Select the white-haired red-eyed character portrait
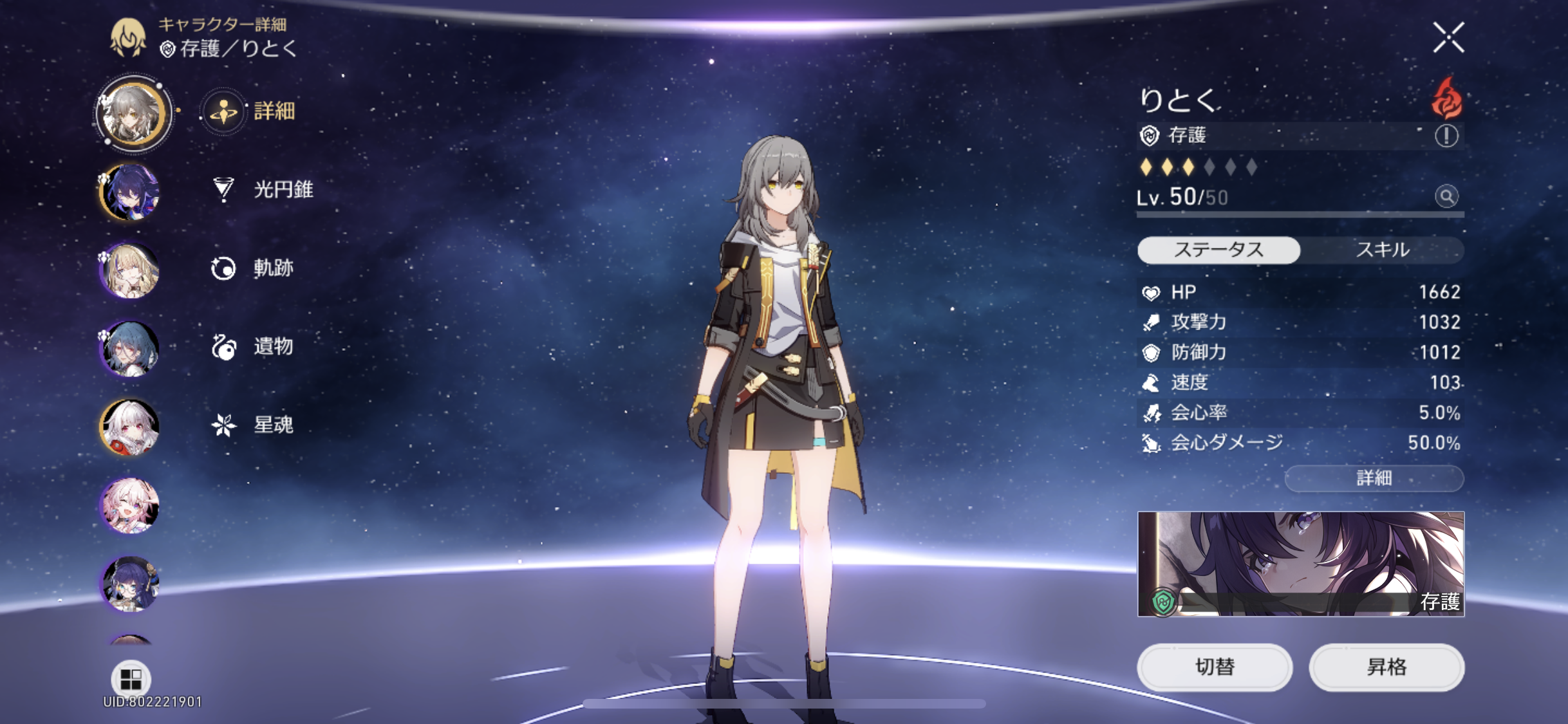 [130, 427]
